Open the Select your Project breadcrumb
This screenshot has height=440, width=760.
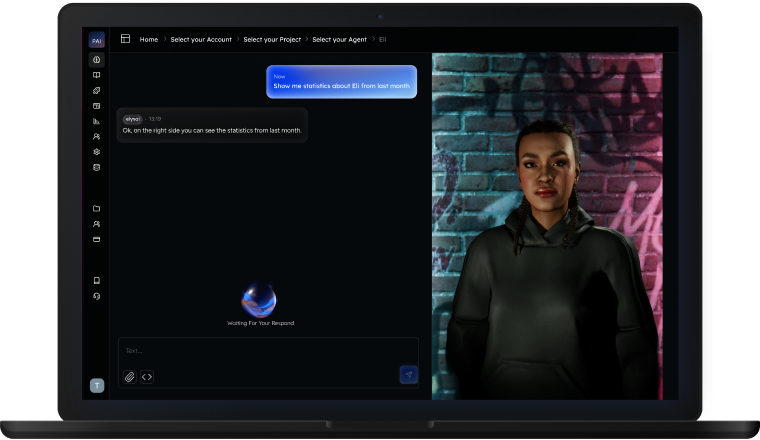click(272, 39)
